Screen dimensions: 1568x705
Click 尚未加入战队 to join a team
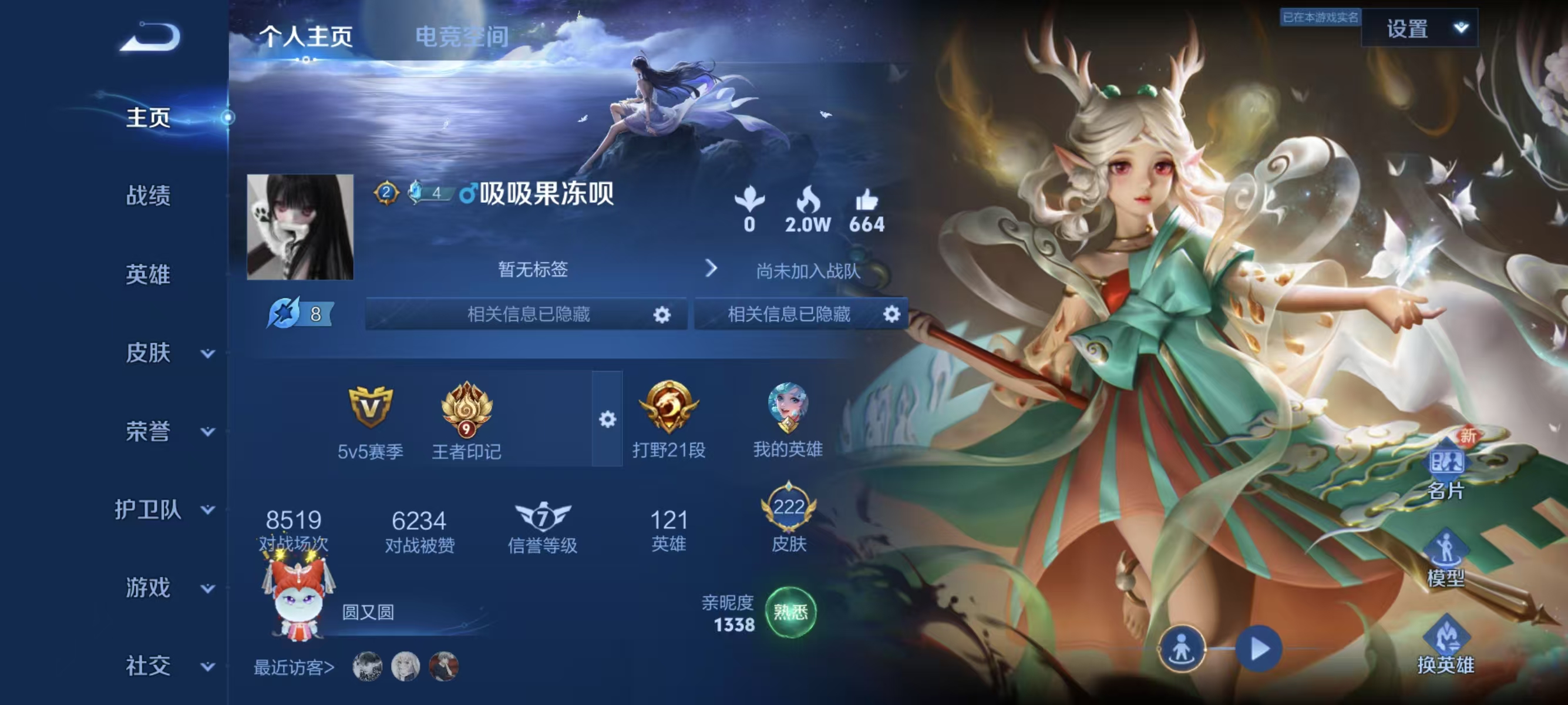coord(807,270)
